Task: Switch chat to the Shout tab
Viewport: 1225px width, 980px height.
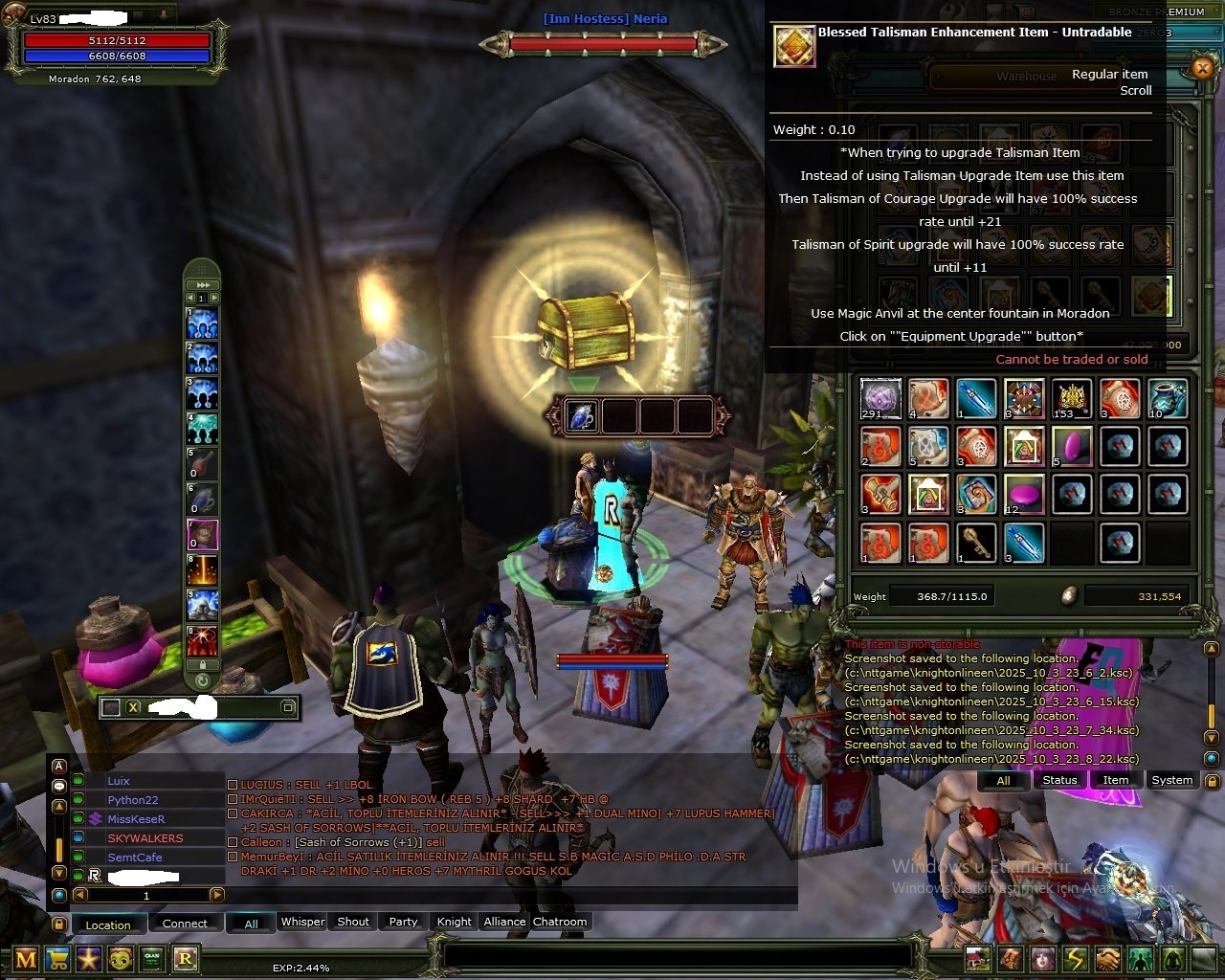Action: click(x=353, y=922)
